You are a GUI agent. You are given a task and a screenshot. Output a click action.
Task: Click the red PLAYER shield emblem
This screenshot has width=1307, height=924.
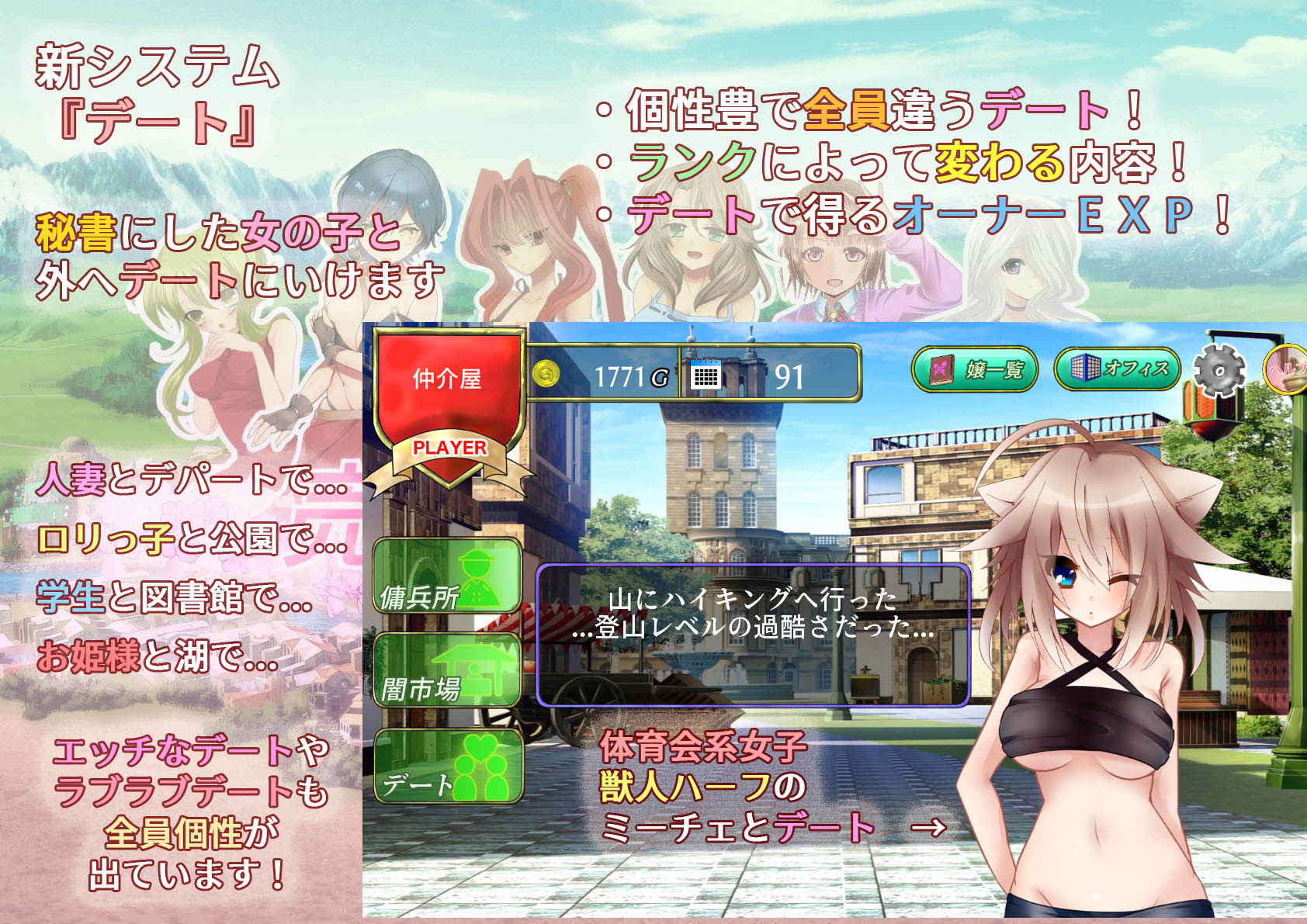449,448
